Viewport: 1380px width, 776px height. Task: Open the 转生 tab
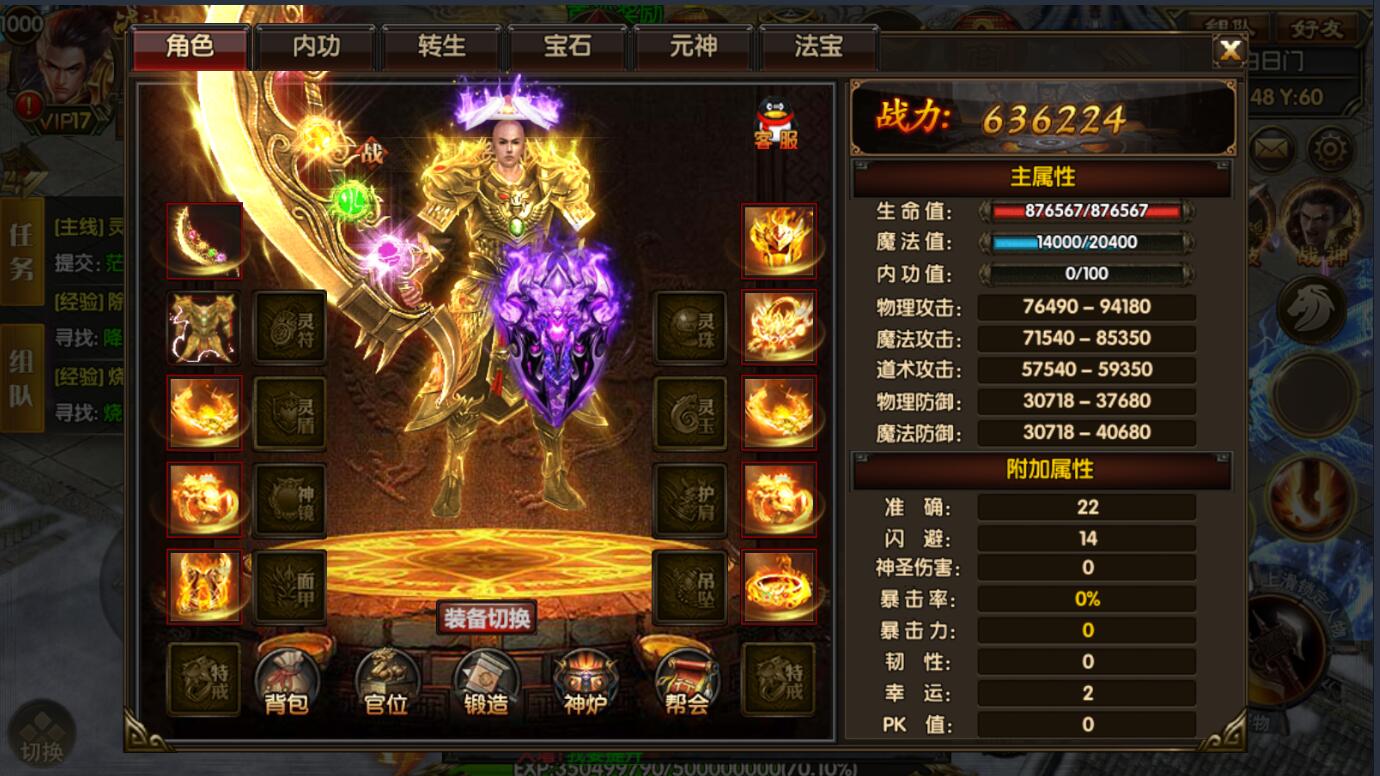click(442, 47)
